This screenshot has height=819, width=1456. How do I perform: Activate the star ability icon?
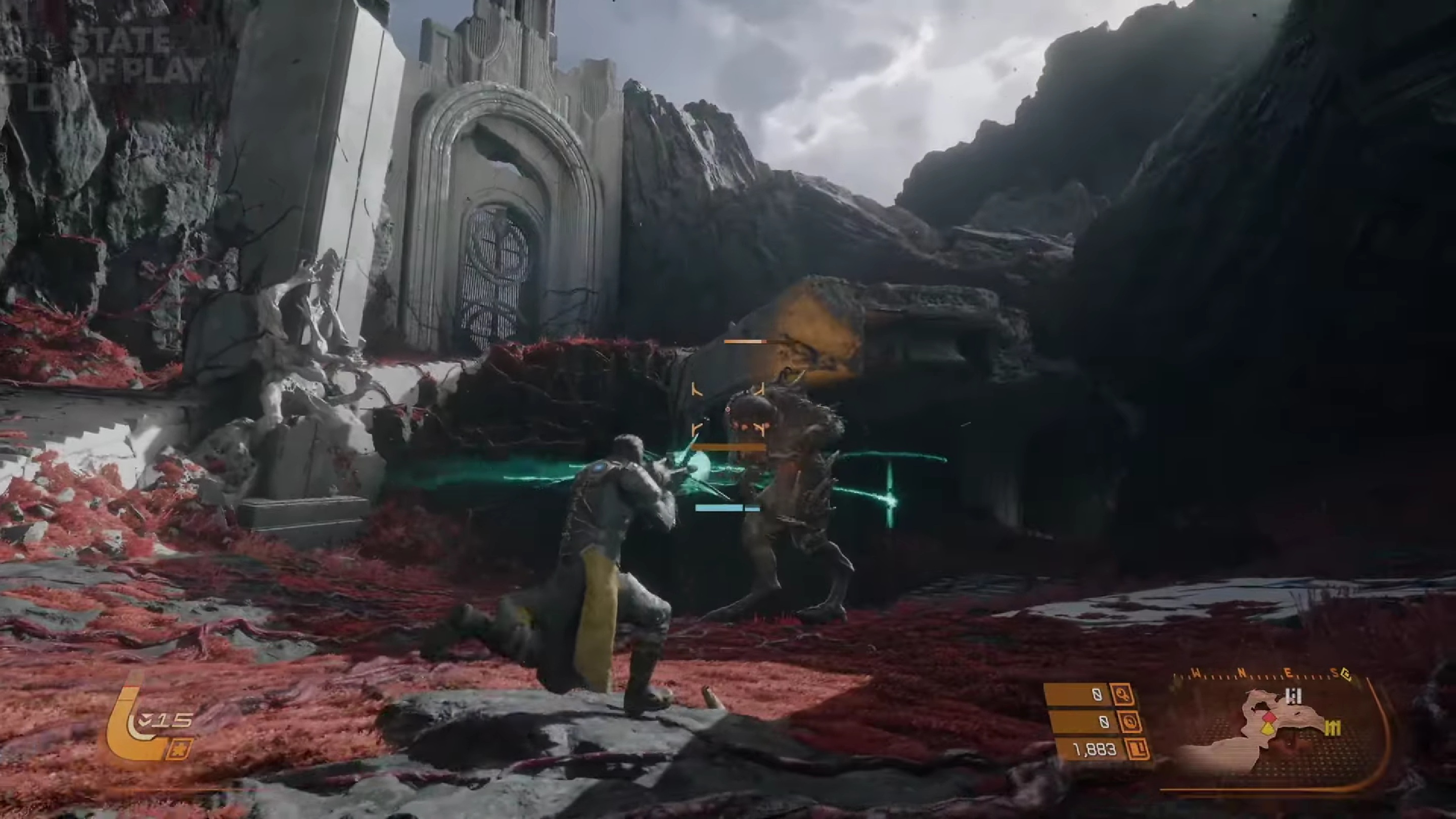pos(178,749)
